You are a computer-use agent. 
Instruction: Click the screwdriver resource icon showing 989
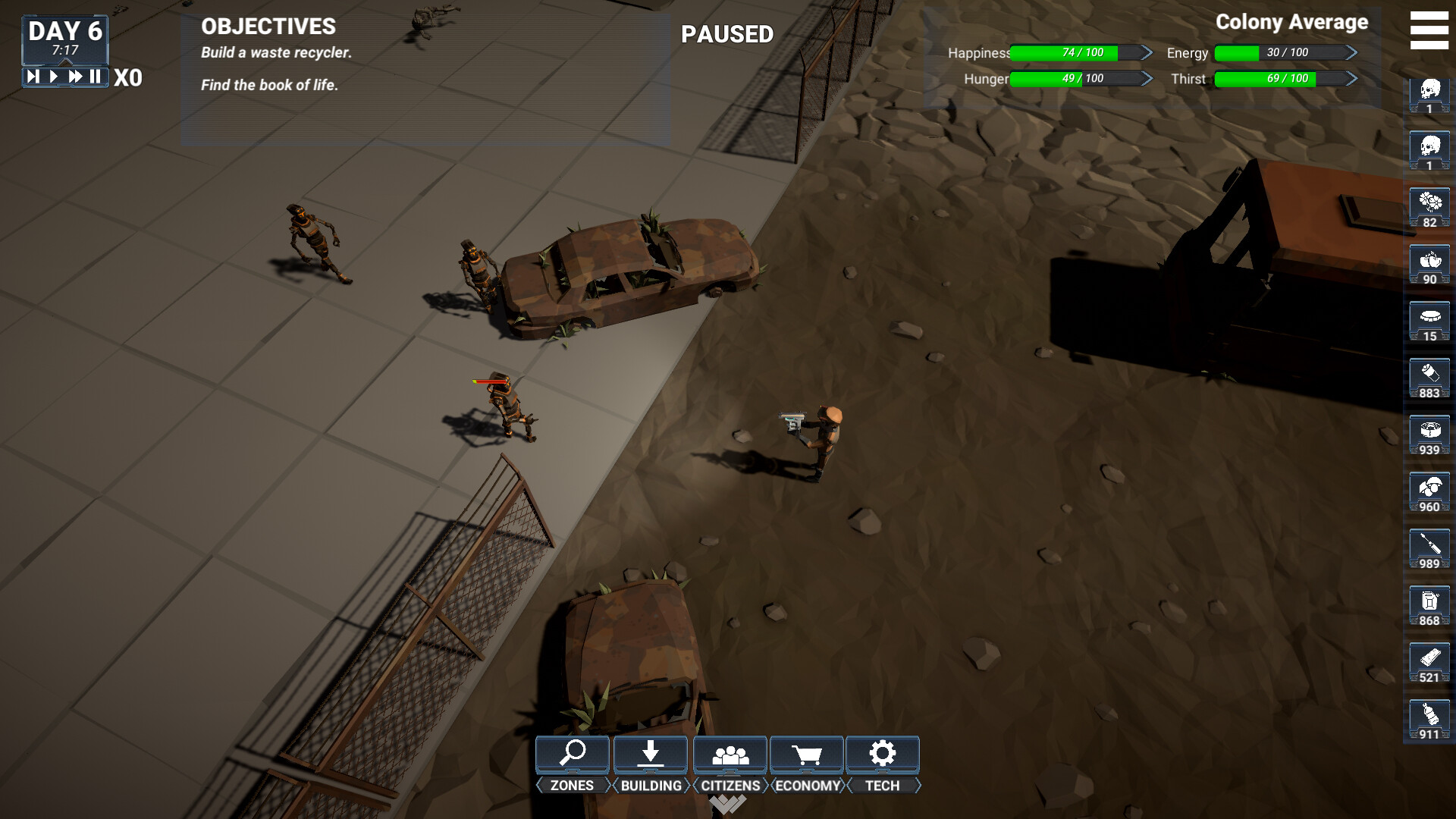point(1429,548)
